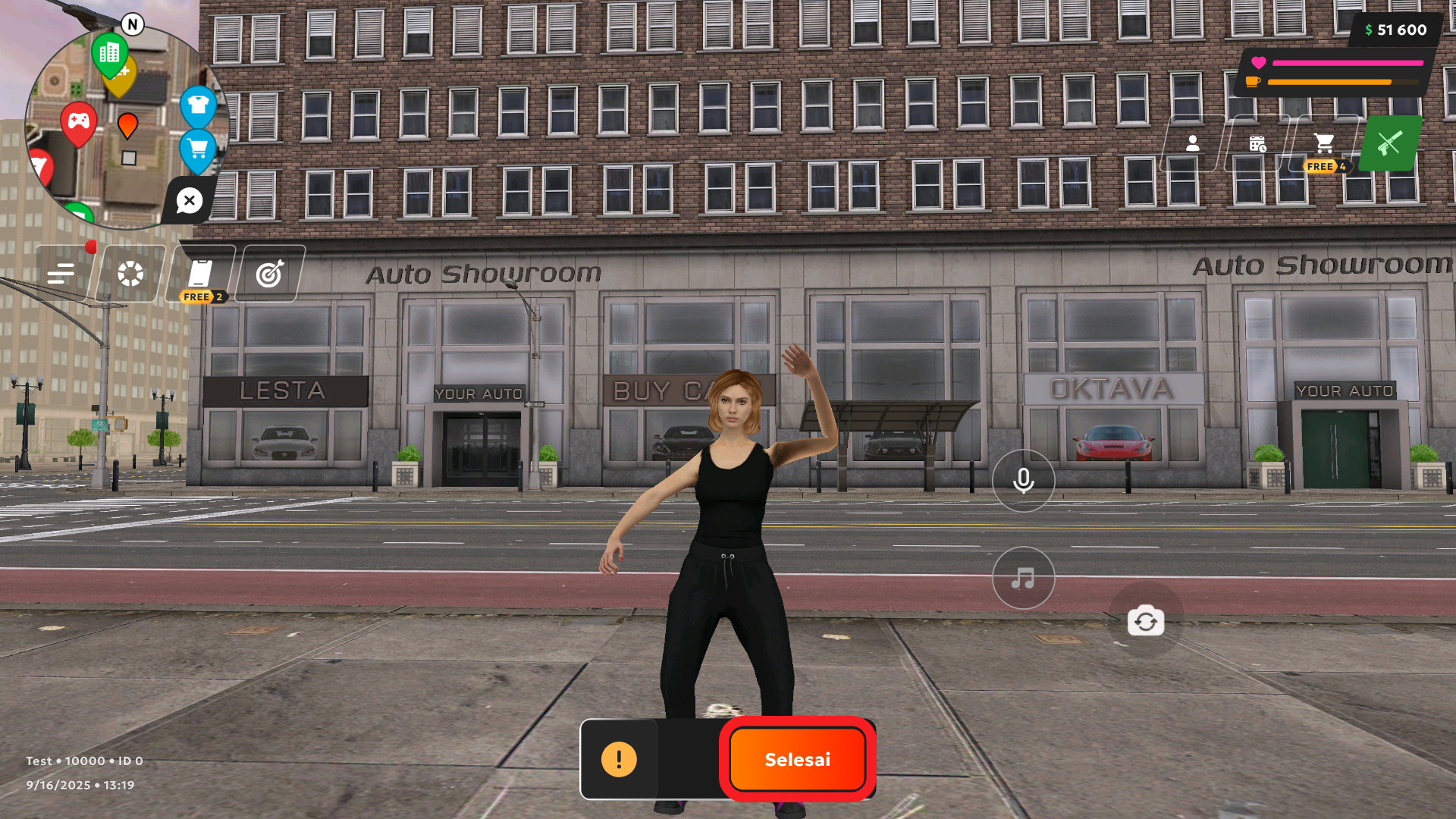
Task: Open the shopping cart store icon
Action: pos(1324,143)
